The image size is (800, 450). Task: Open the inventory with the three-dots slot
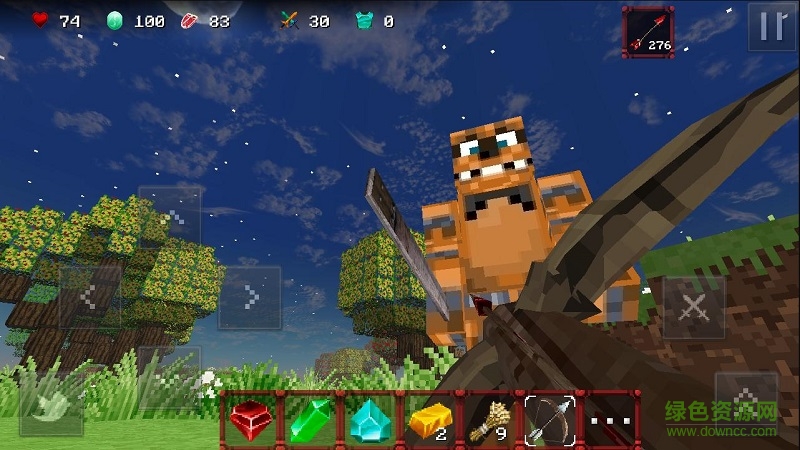coord(610,419)
